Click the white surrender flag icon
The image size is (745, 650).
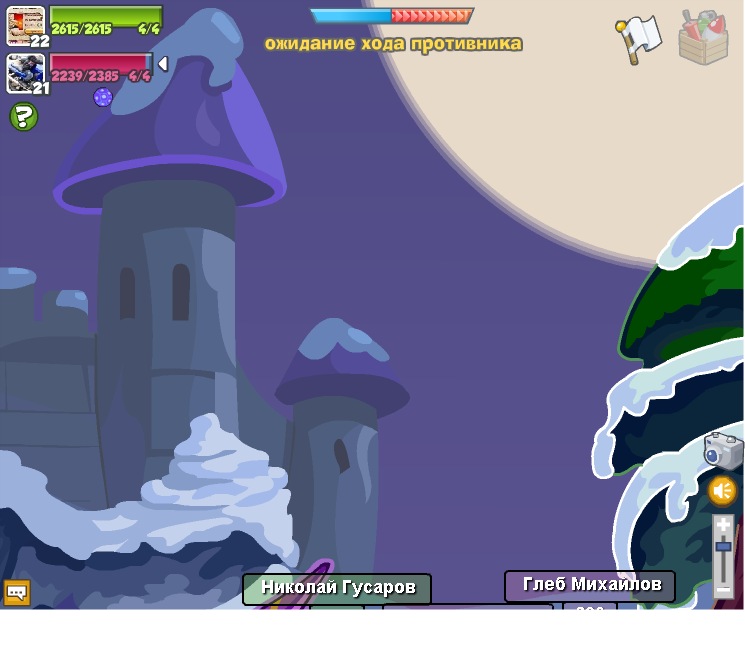point(638,39)
